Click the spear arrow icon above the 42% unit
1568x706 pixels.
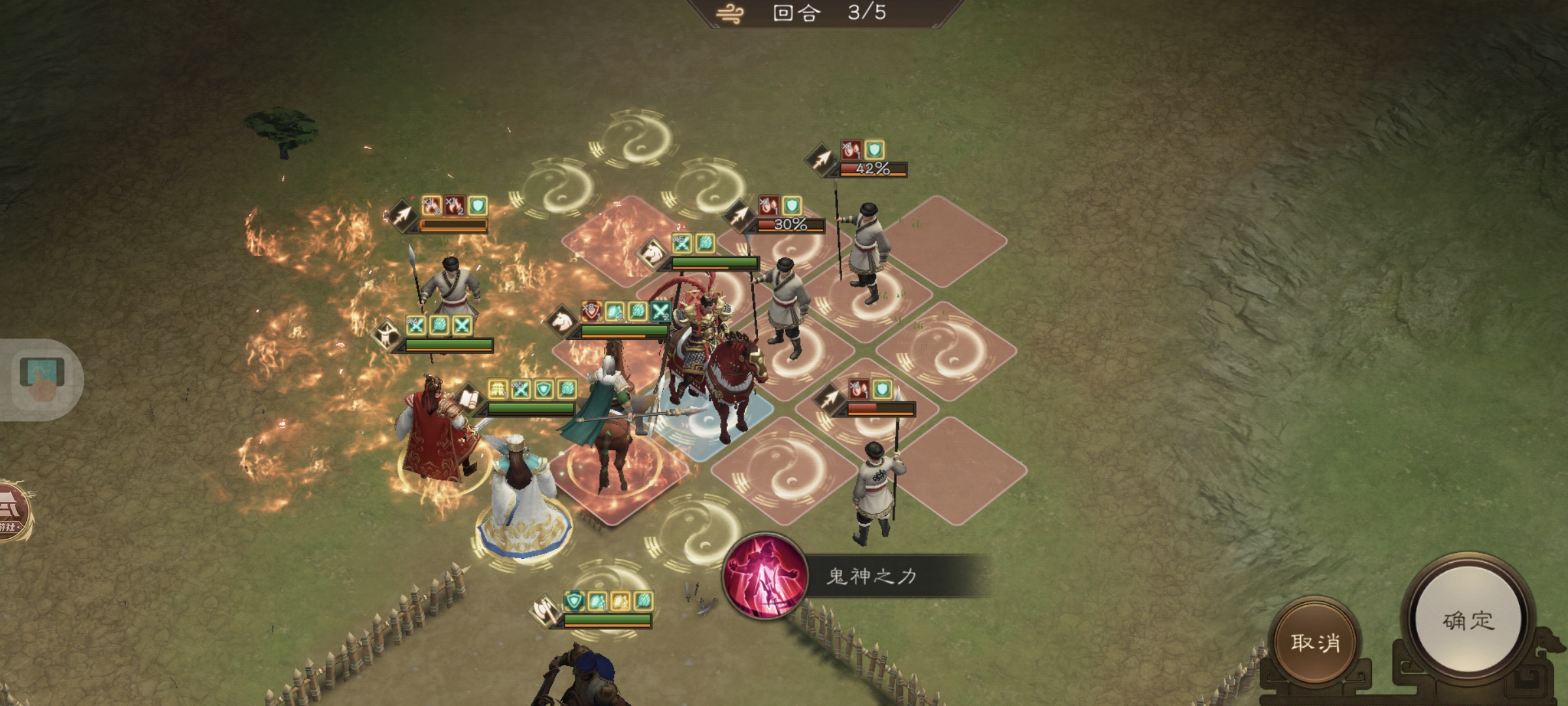point(822,159)
